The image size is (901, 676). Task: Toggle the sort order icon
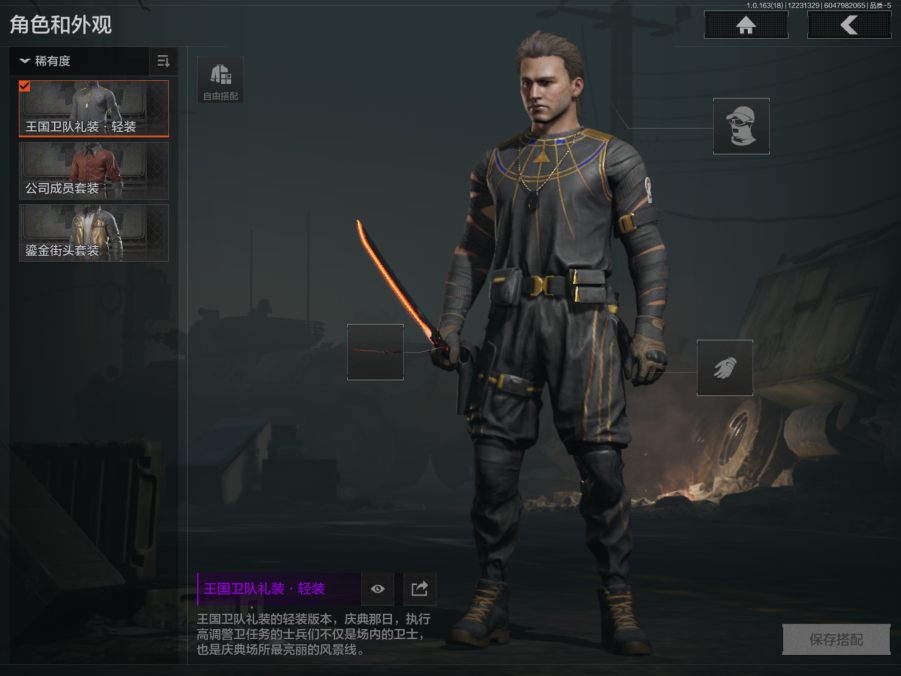[163, 61]
